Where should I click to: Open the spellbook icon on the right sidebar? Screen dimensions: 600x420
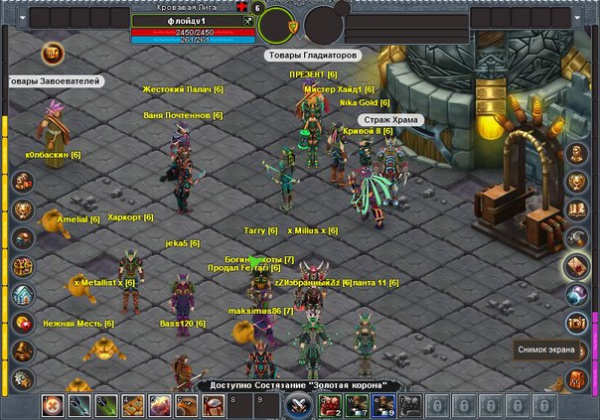pyautogui.click(x=577, y=210)
